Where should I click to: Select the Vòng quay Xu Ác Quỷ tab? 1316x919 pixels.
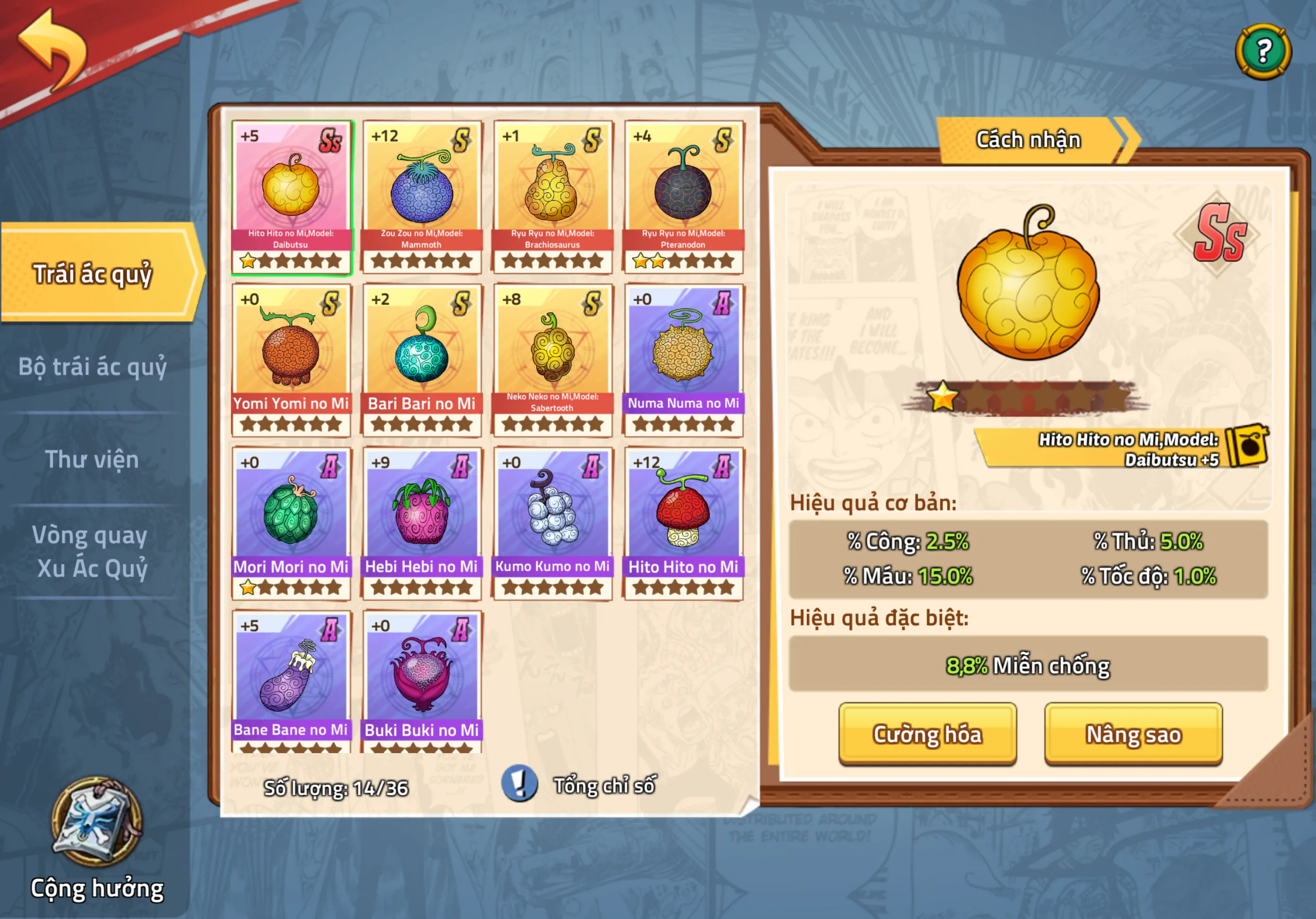pos(91,551)
